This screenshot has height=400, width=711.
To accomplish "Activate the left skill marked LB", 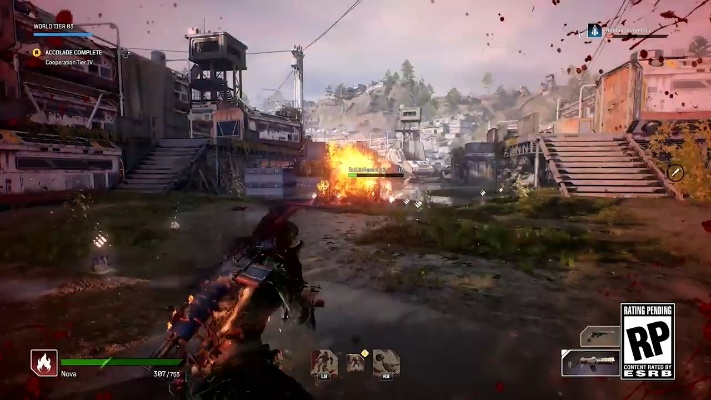I will click(x=324, y=362).
